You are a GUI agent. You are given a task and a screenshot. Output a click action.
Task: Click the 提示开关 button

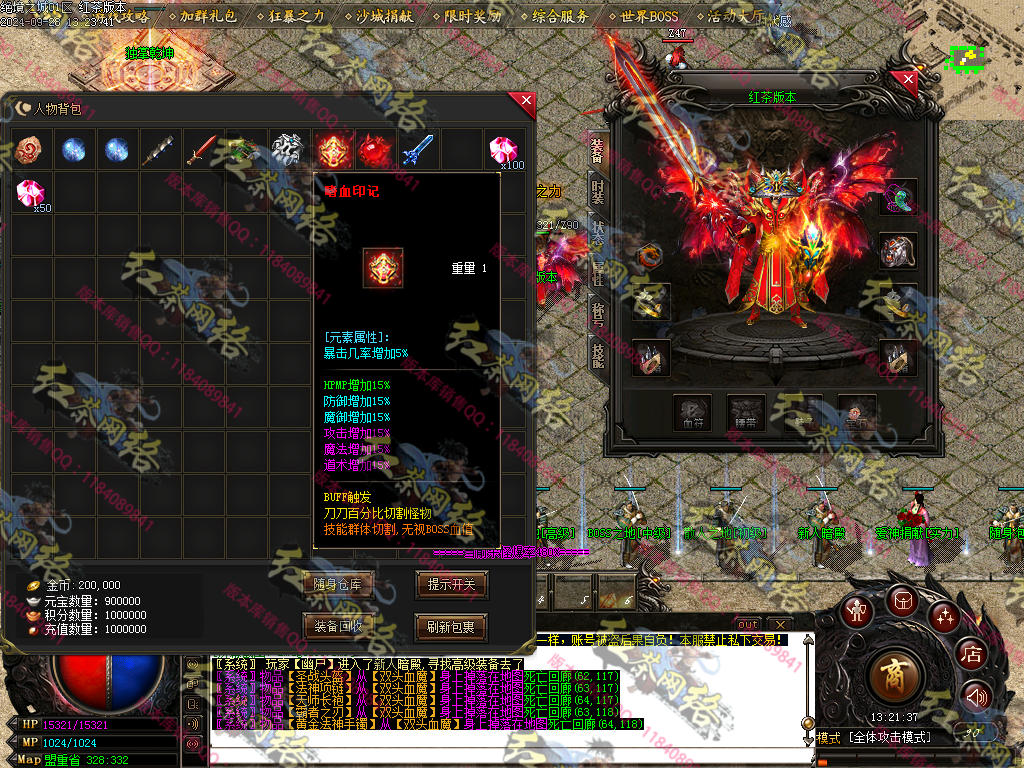tap(451, 585)
